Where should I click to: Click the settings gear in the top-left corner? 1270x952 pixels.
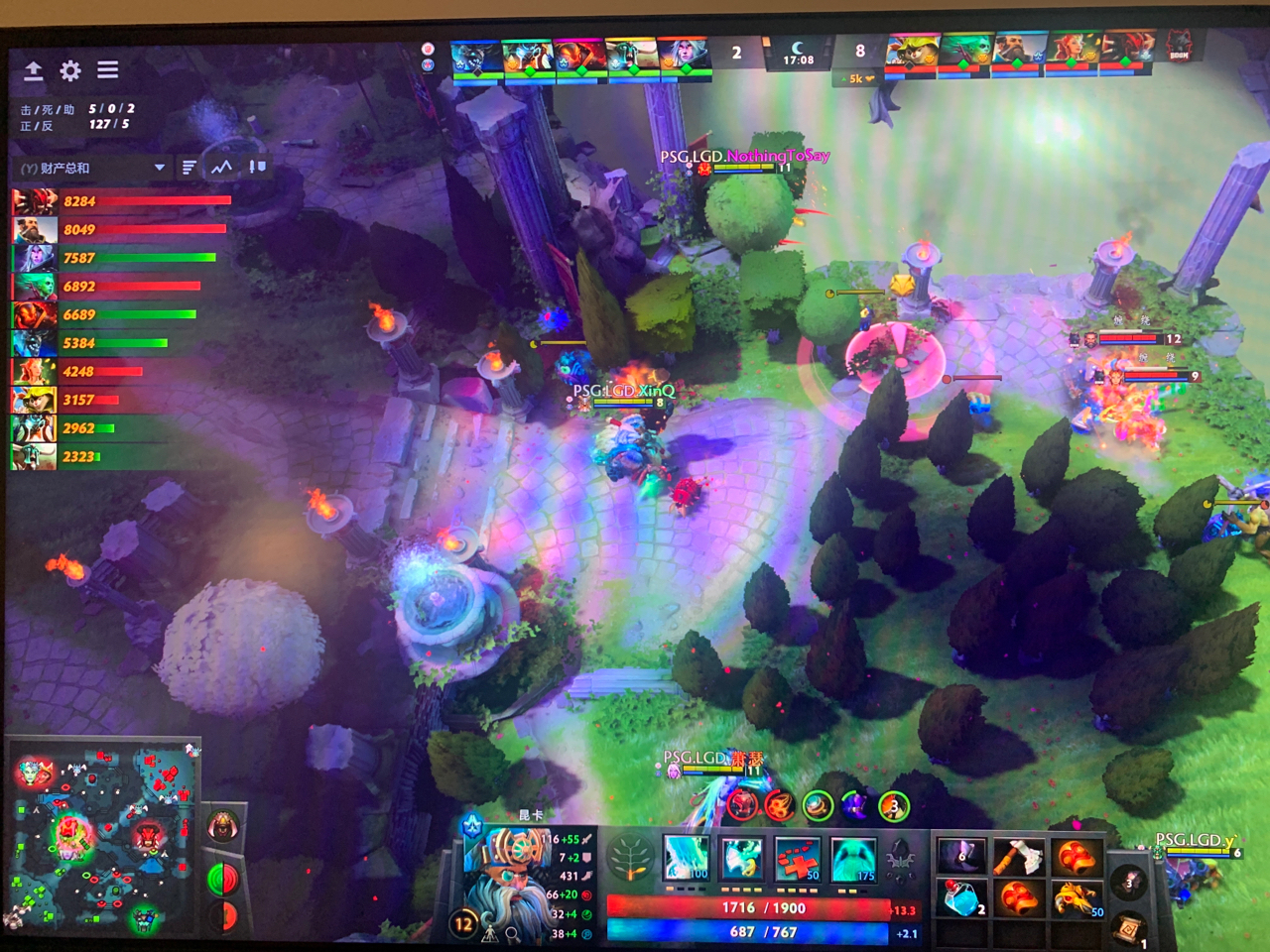coord(67,70)
